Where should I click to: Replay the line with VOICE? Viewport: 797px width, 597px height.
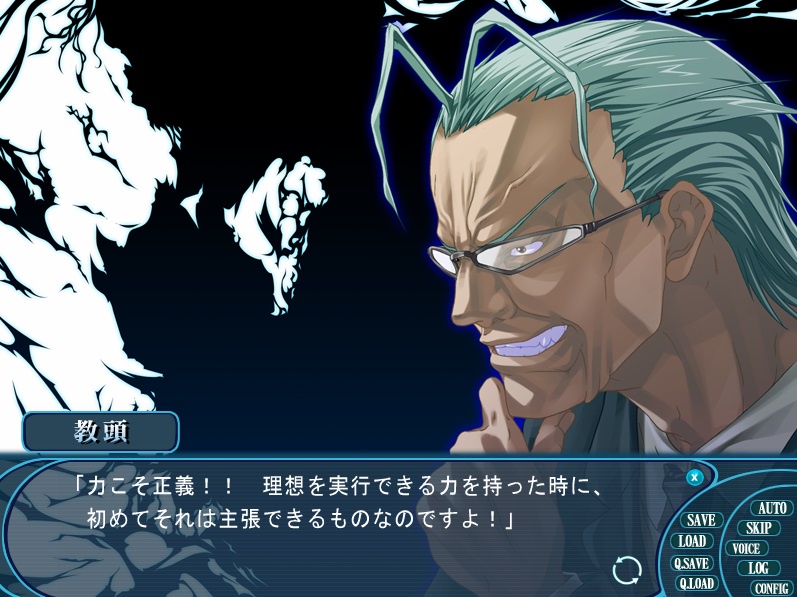pyautogui.click(x=746, y=548)
